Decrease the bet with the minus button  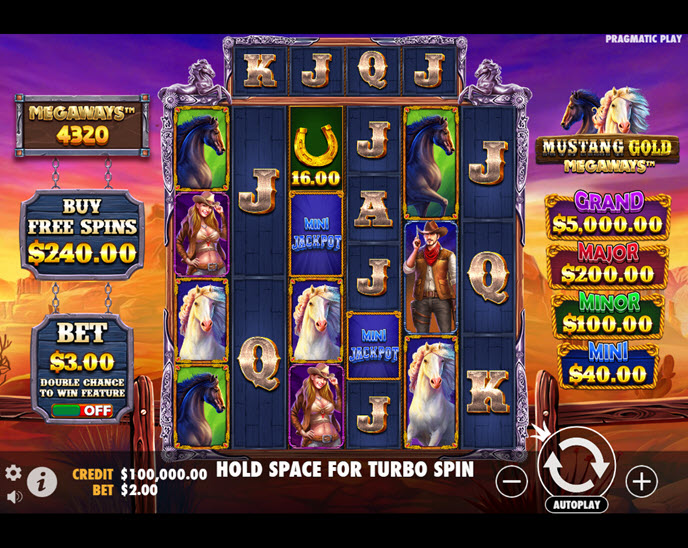(x=511, y=481)
